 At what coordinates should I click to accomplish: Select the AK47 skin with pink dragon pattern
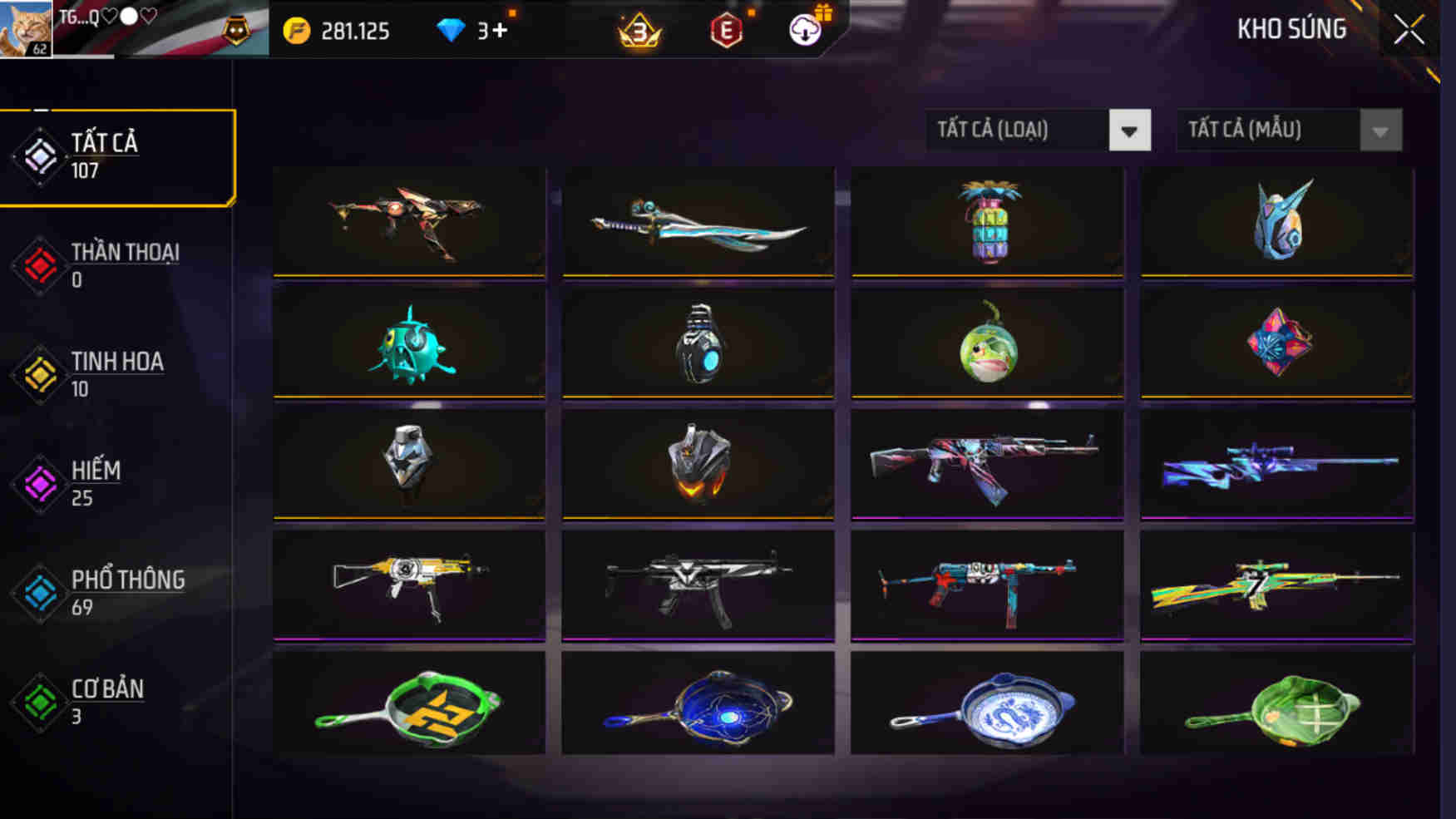(986, 463)
